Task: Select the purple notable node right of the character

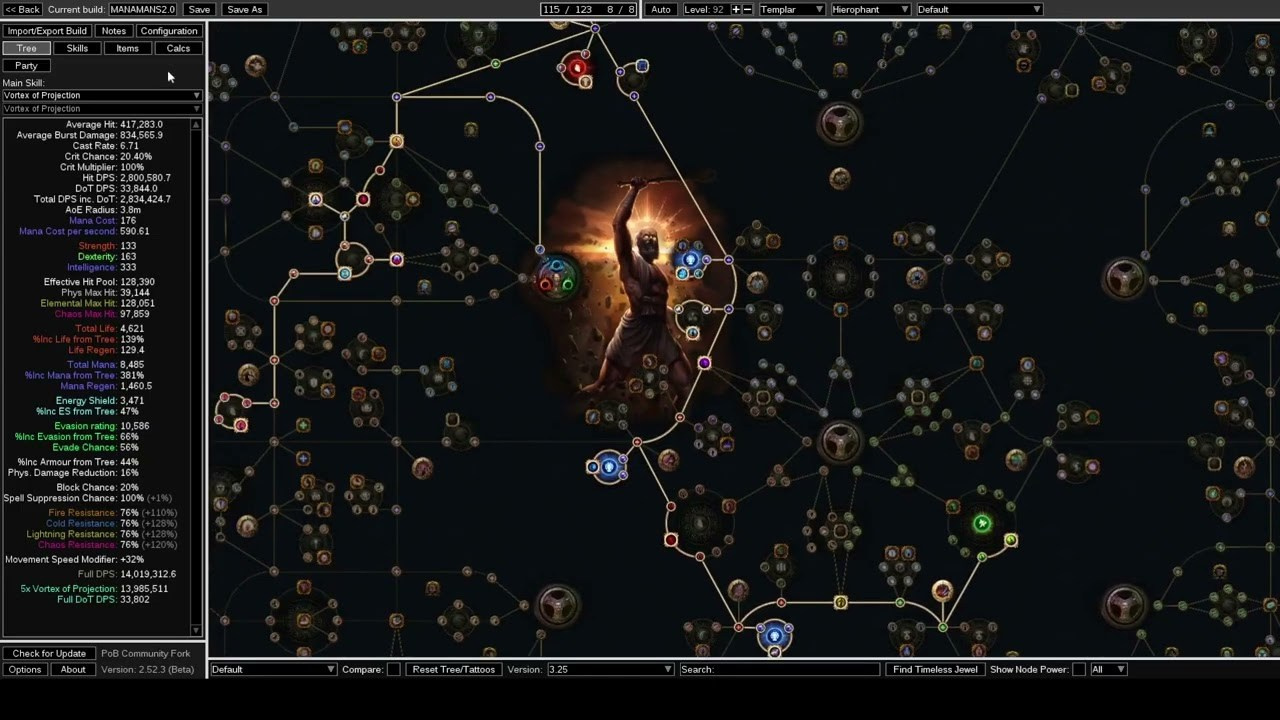Action: click(x=705, y=363)
